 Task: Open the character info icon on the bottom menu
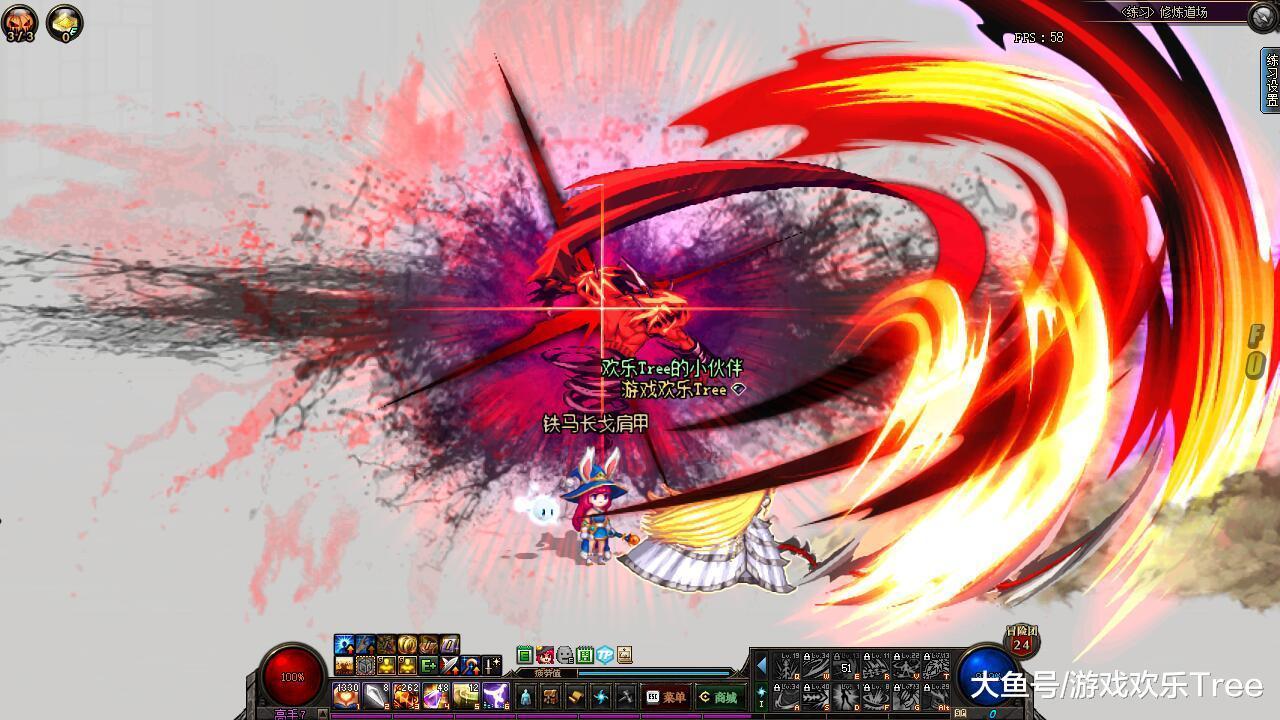coord(526,697)
